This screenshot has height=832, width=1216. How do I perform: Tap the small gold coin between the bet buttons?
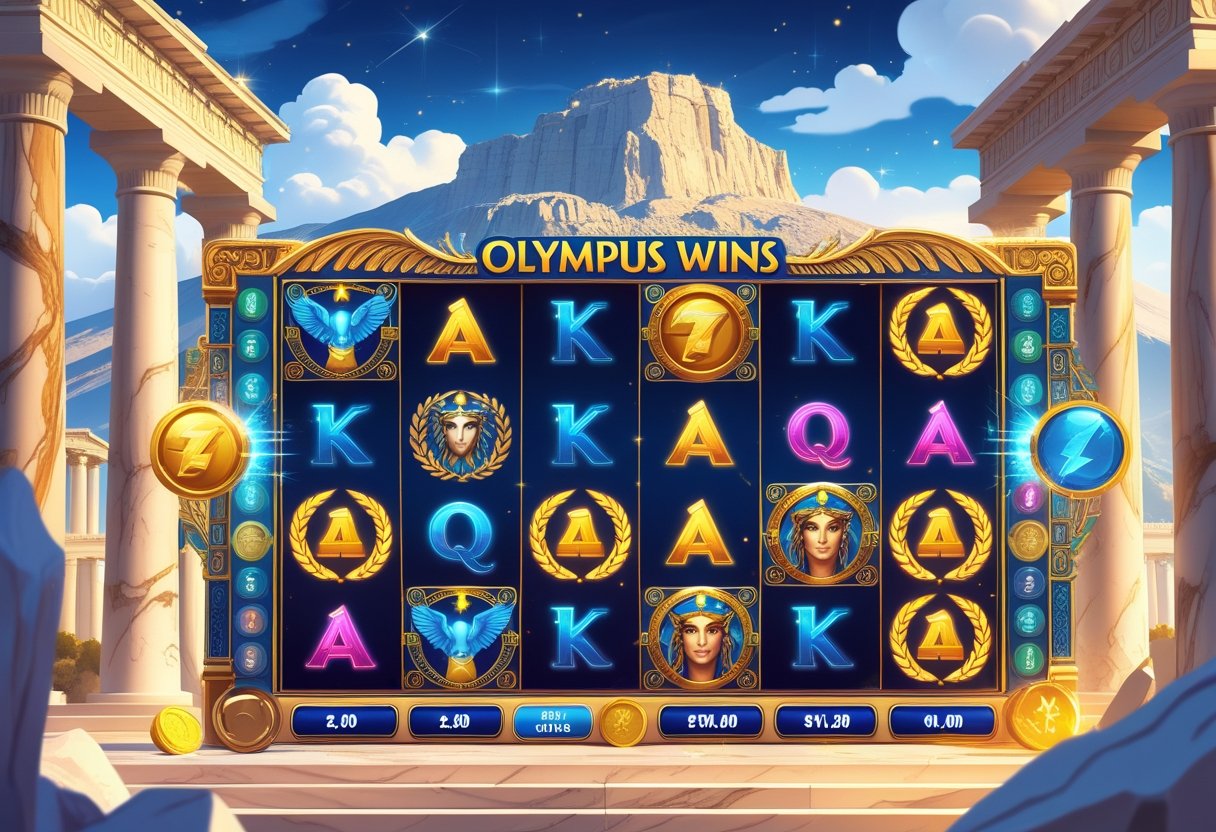(622, 722)
